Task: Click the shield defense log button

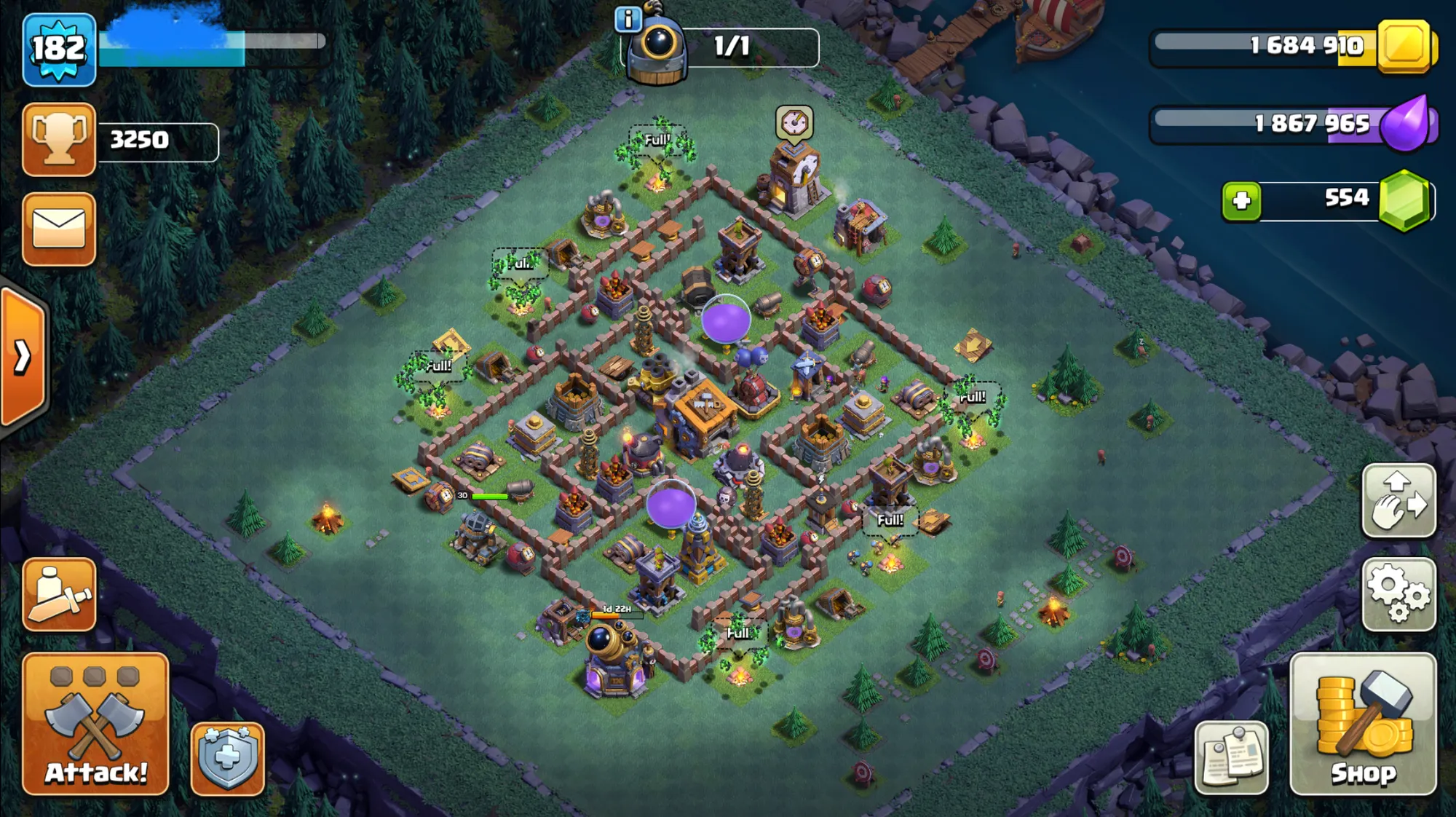Action: coord(228,758)
